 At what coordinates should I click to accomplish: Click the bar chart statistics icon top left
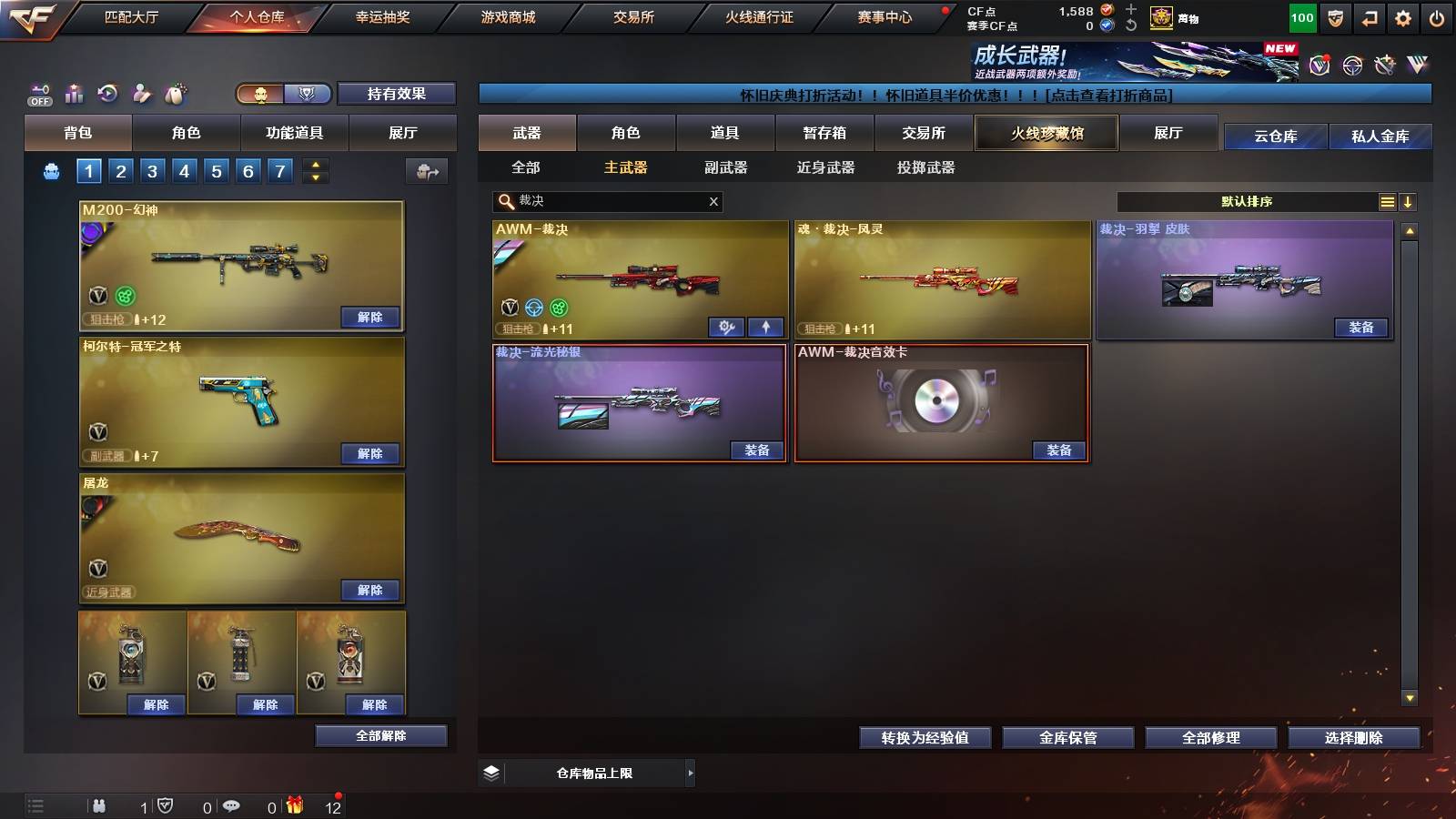(74, 93)
